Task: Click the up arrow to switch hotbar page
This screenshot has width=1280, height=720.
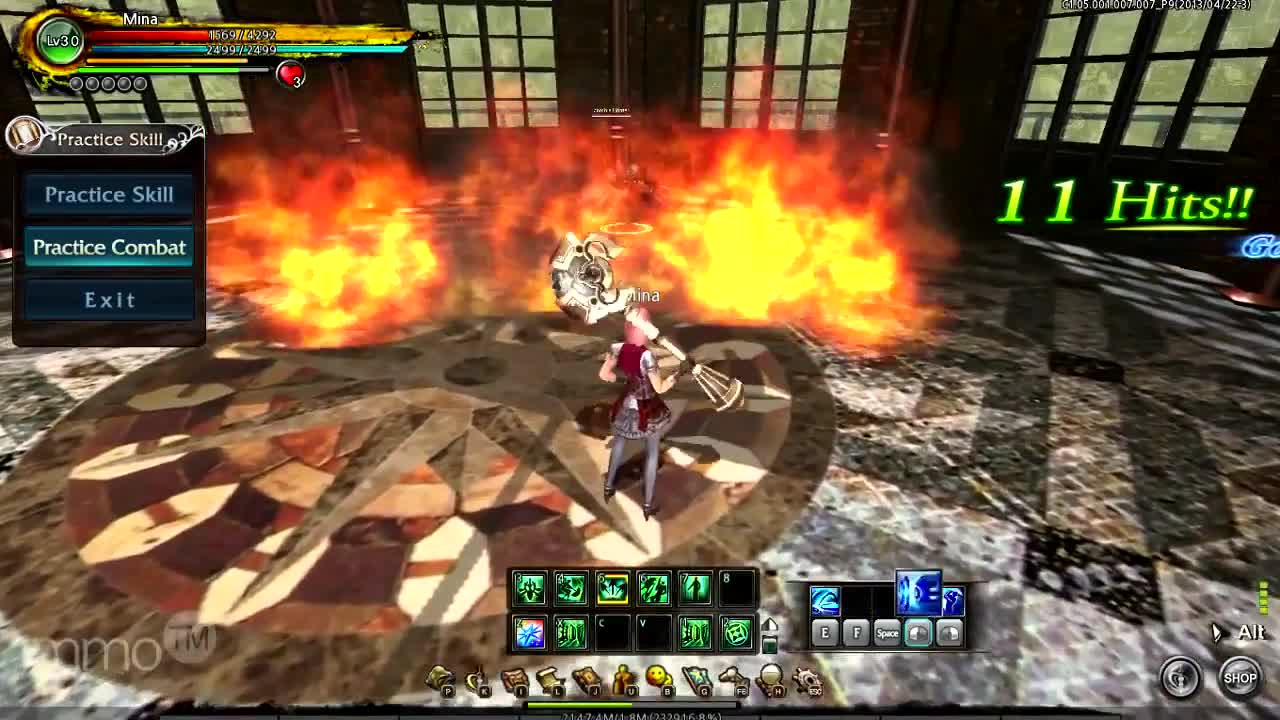Action: (x=770, y=623)
